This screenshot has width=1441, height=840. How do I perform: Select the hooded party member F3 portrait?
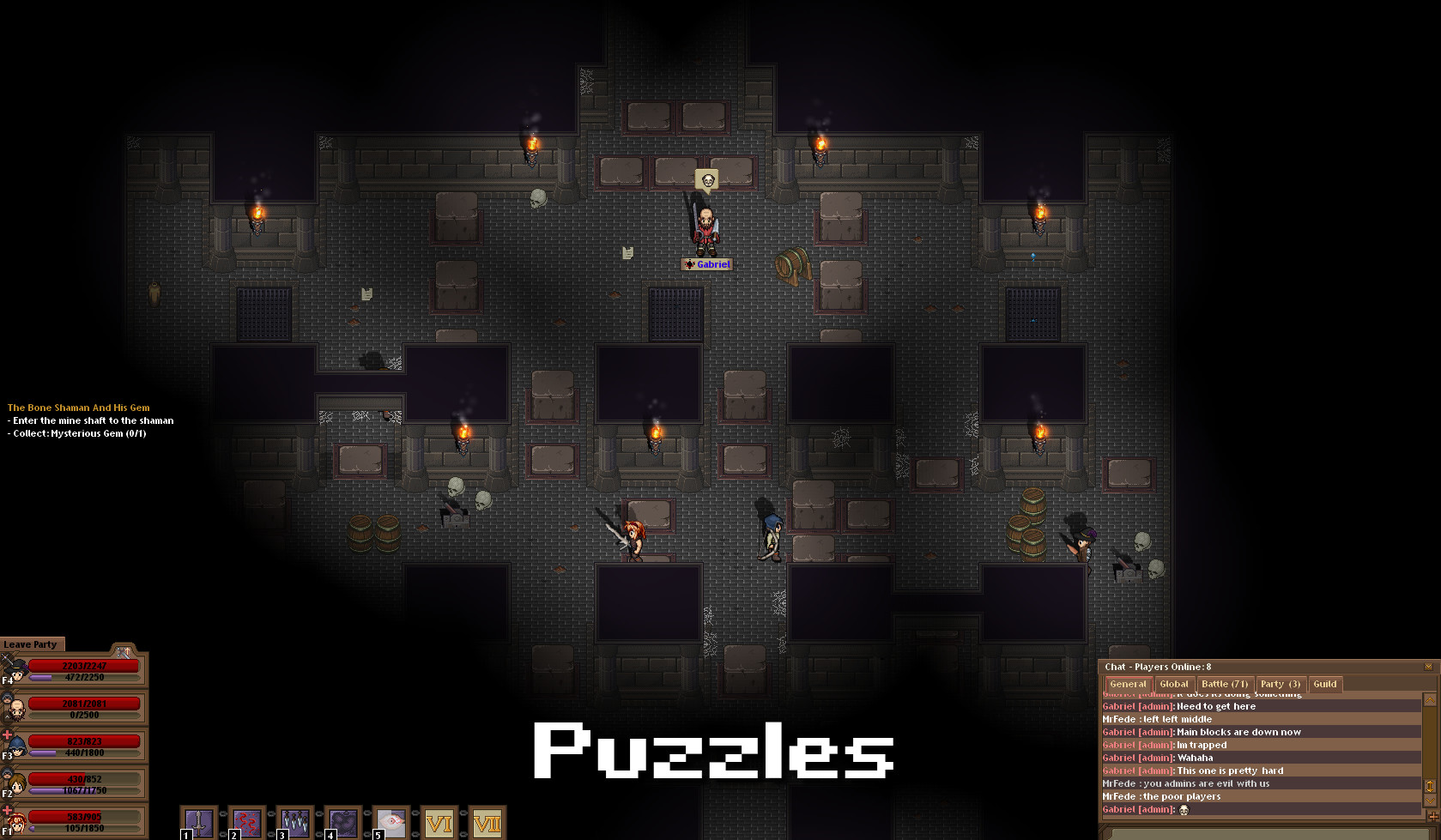[19, 746]
